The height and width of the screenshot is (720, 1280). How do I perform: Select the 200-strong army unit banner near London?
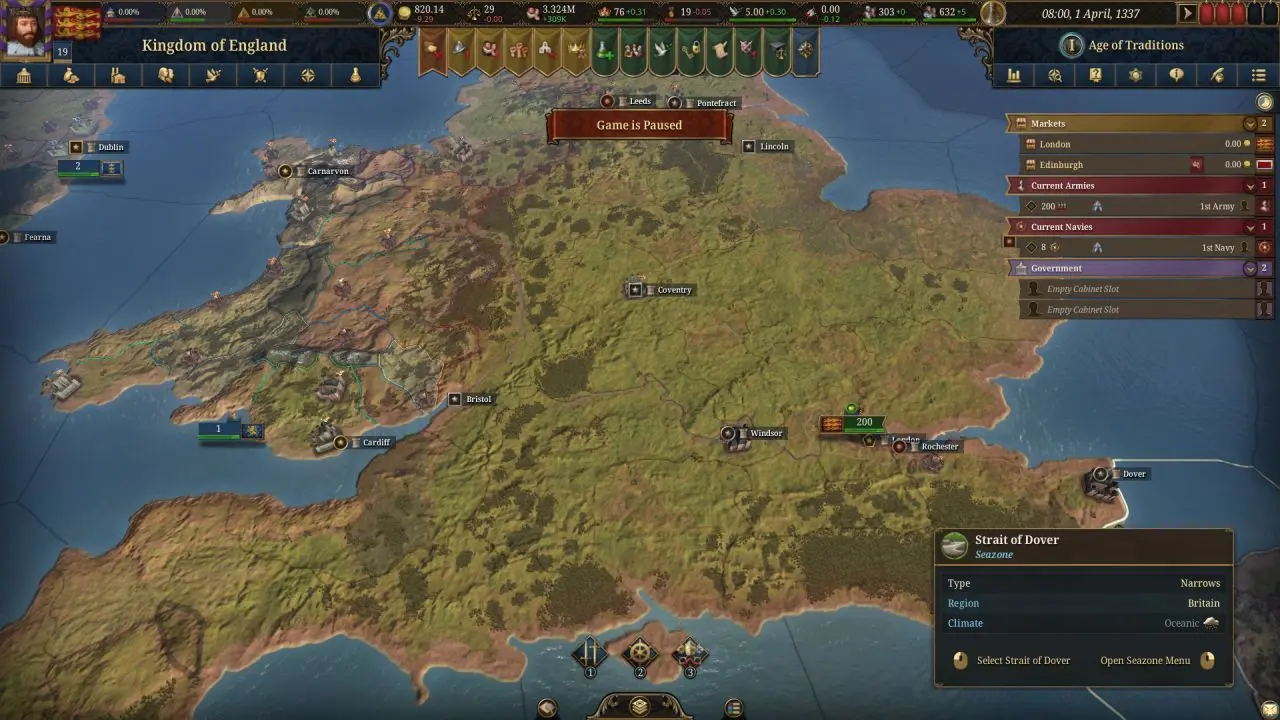[x=863, y=423]
